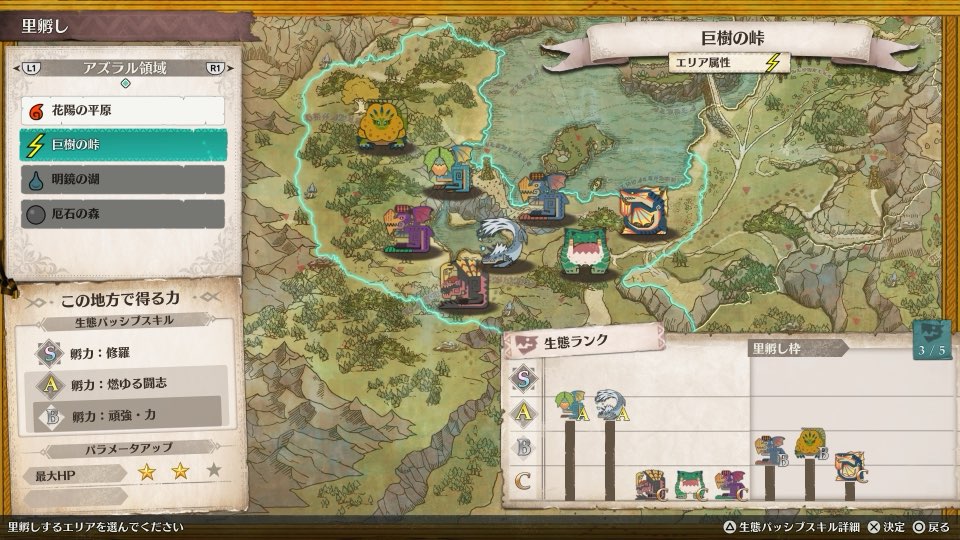This screenshot has width=960, height=540.
Task: Click the アズラル領域 region selector header
Action: 124,68
